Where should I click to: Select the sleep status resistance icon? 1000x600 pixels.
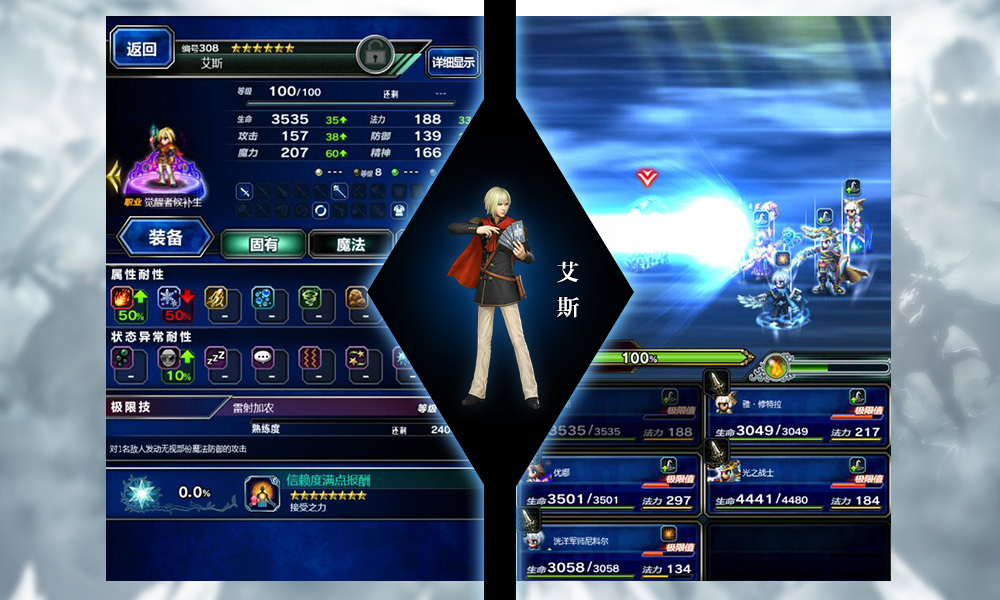(219, 364)
